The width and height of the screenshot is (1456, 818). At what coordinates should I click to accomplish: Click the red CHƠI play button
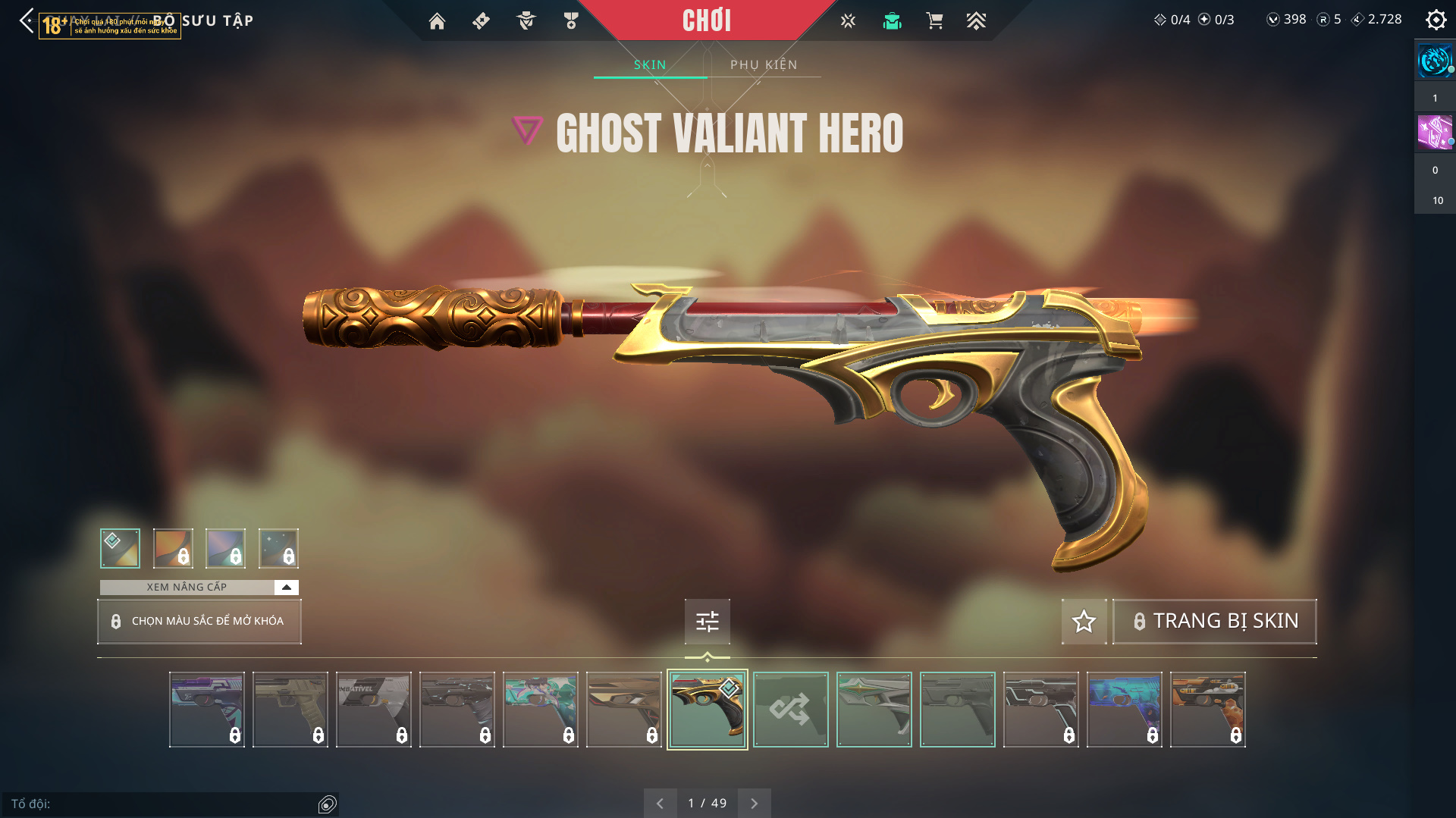pos(706,20)
